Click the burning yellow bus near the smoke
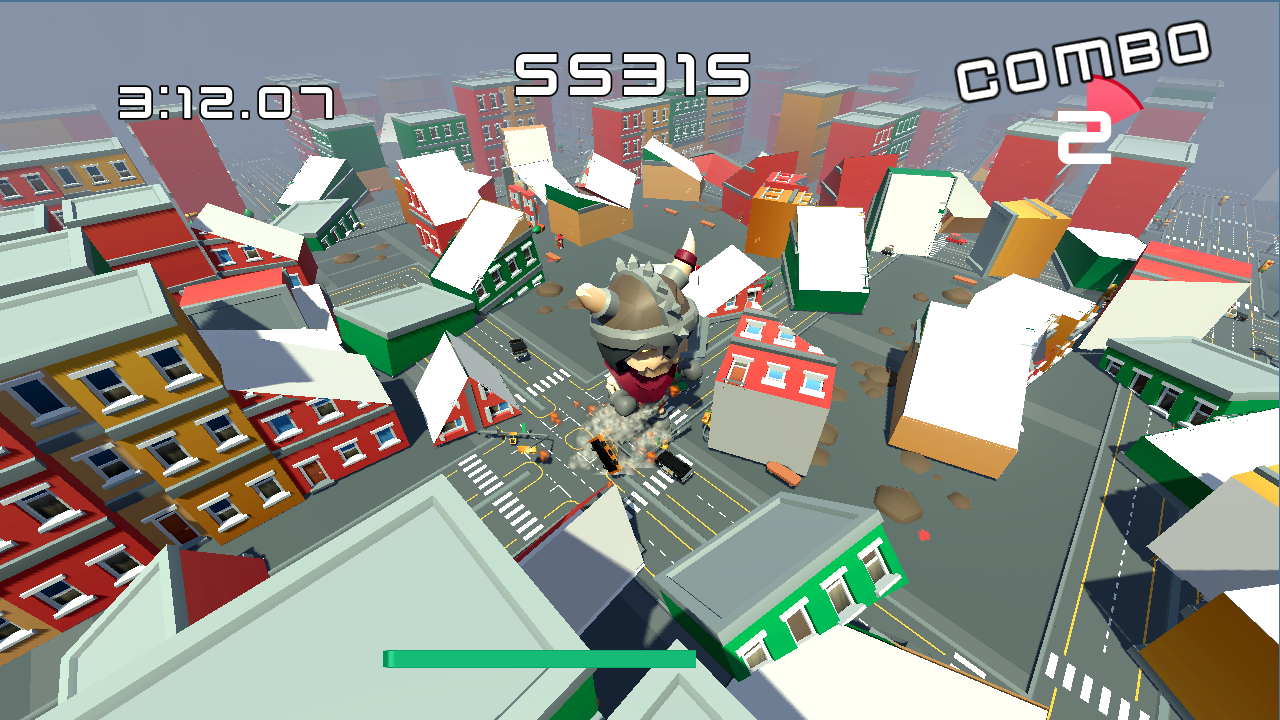This screenshot has width=1280, height=720. (x=605, y=455)
